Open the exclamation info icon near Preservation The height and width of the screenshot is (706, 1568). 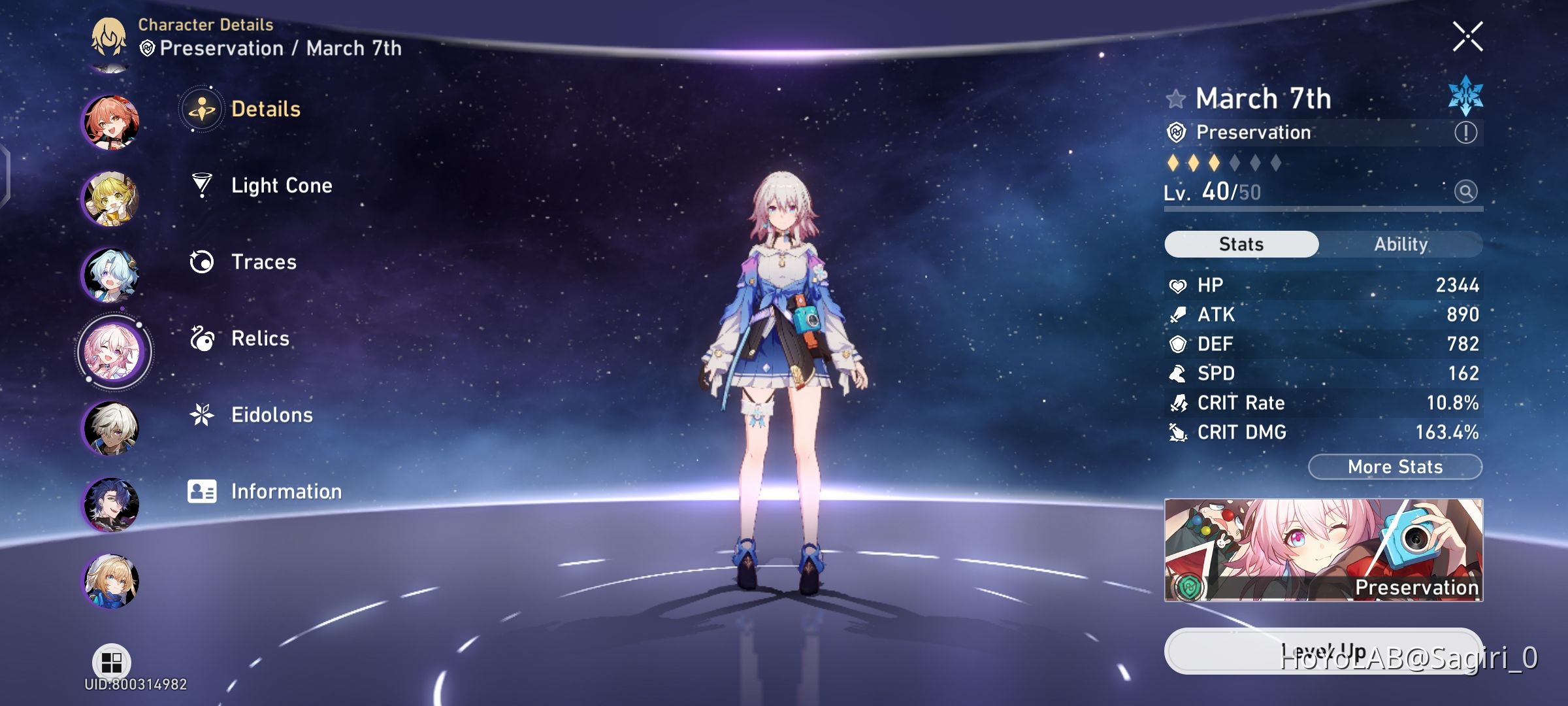point(1466,133)
